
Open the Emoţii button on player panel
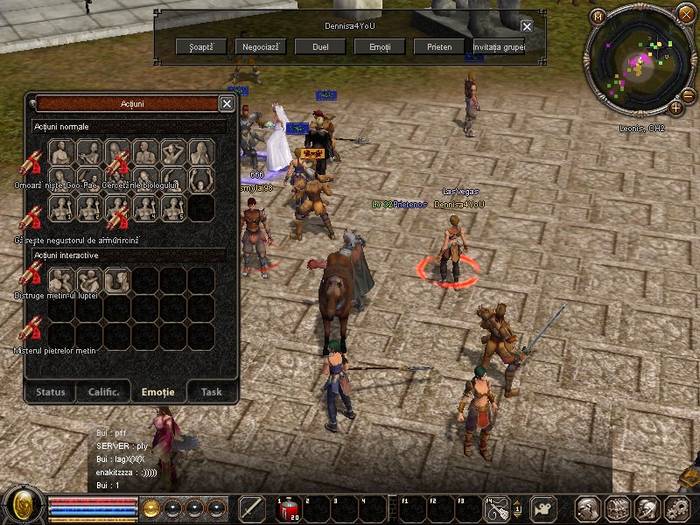click(380, 46)
